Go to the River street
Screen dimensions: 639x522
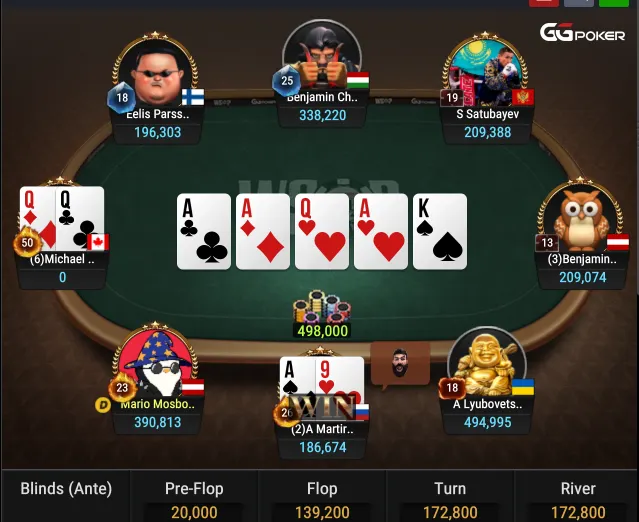coord(578,499)
